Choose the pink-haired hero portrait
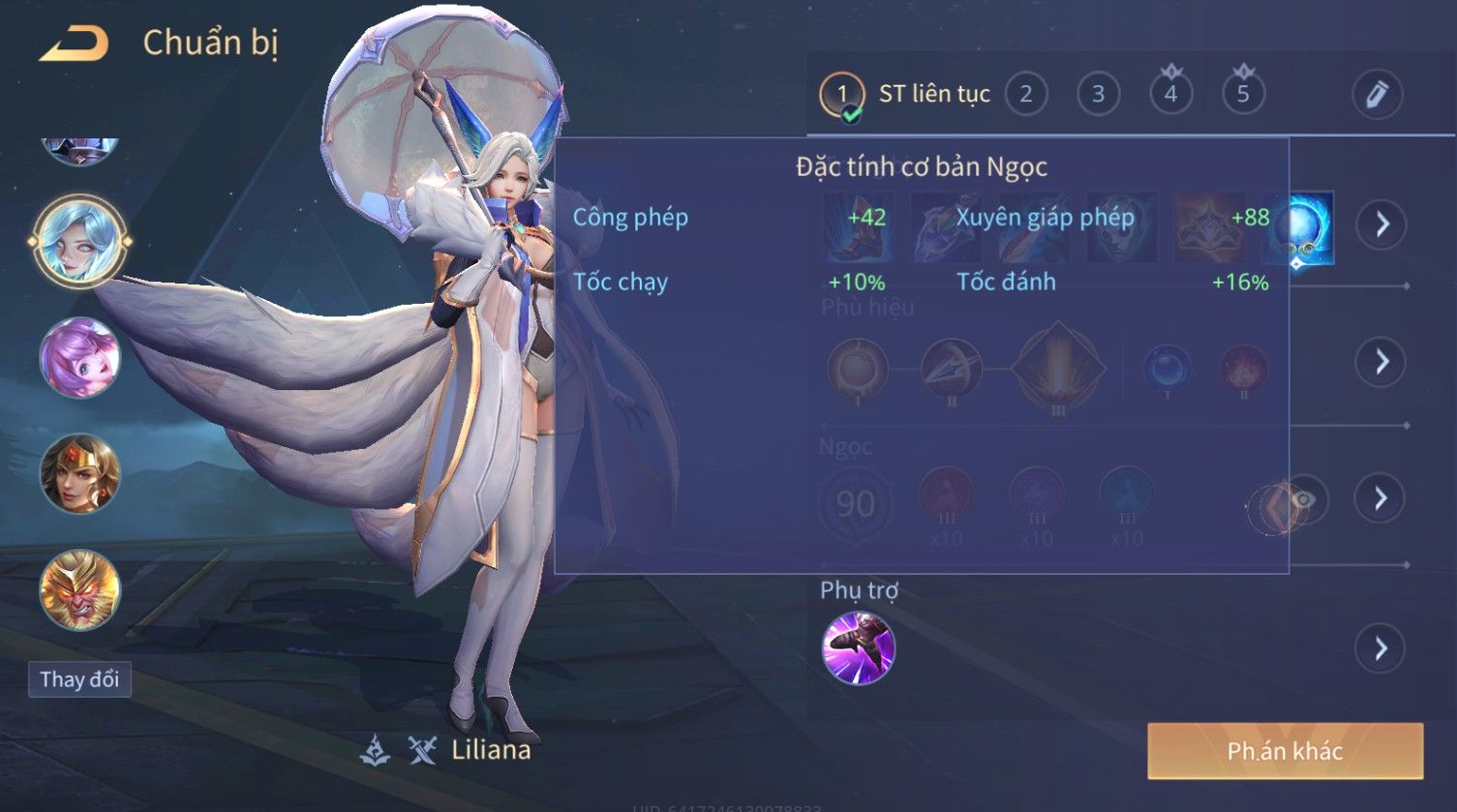The height and width of the screenshot is (812, 1457). (79, 358)
